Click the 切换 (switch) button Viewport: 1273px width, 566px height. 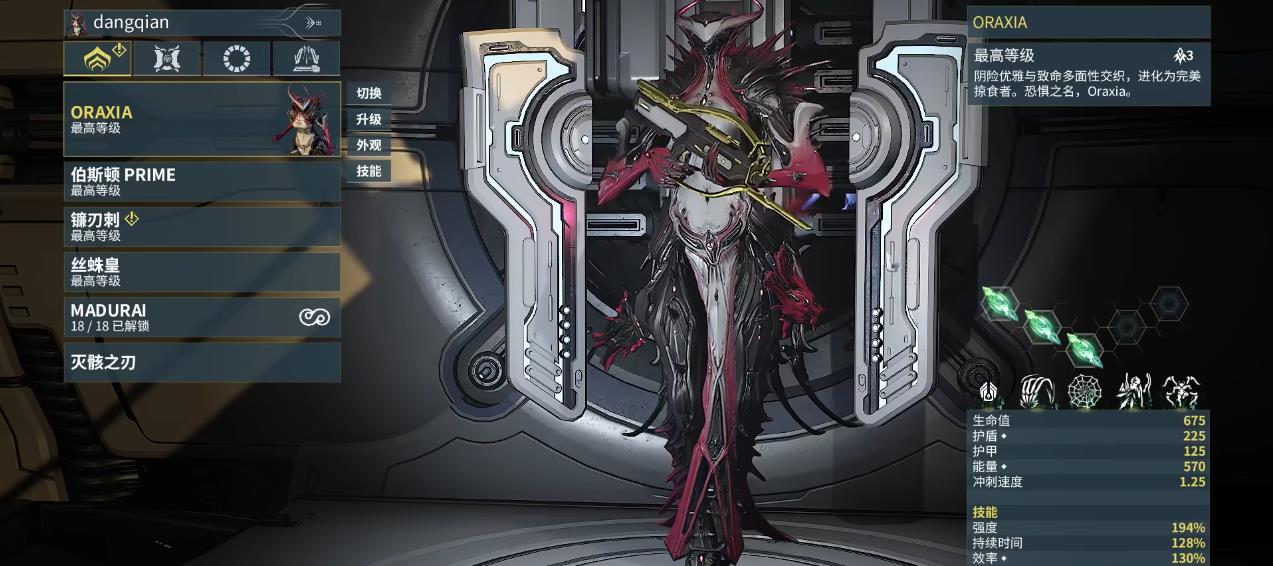click(x=369, y=94)
